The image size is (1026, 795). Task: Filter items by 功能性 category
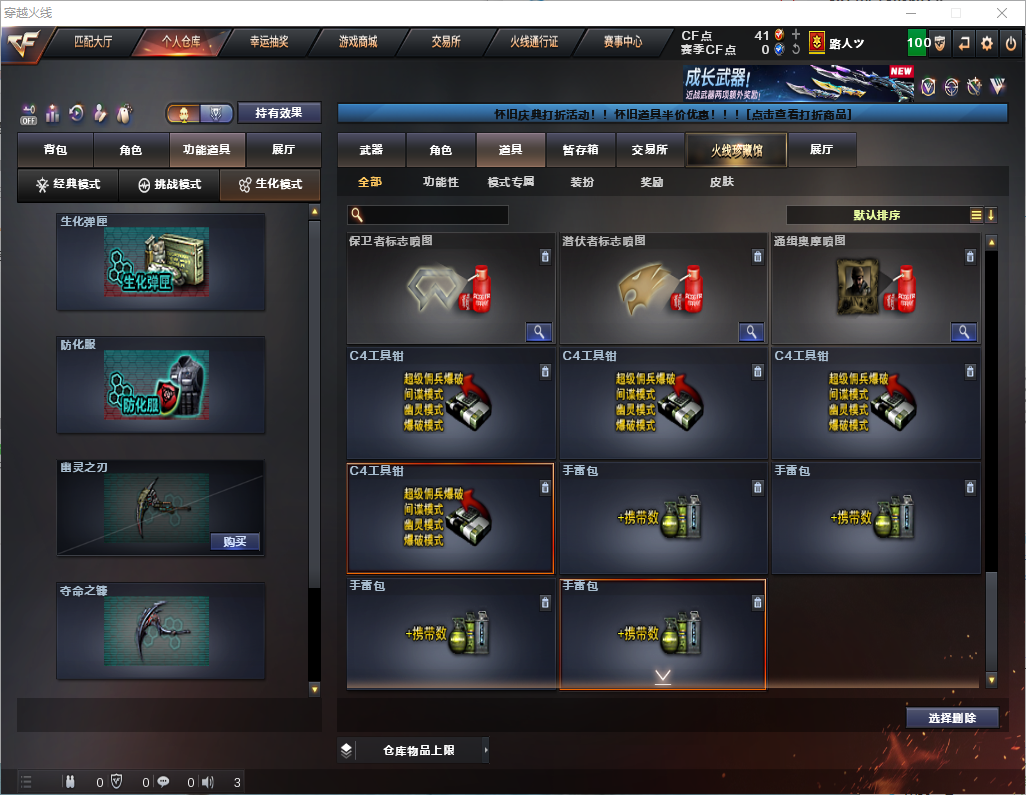[440, 183]
